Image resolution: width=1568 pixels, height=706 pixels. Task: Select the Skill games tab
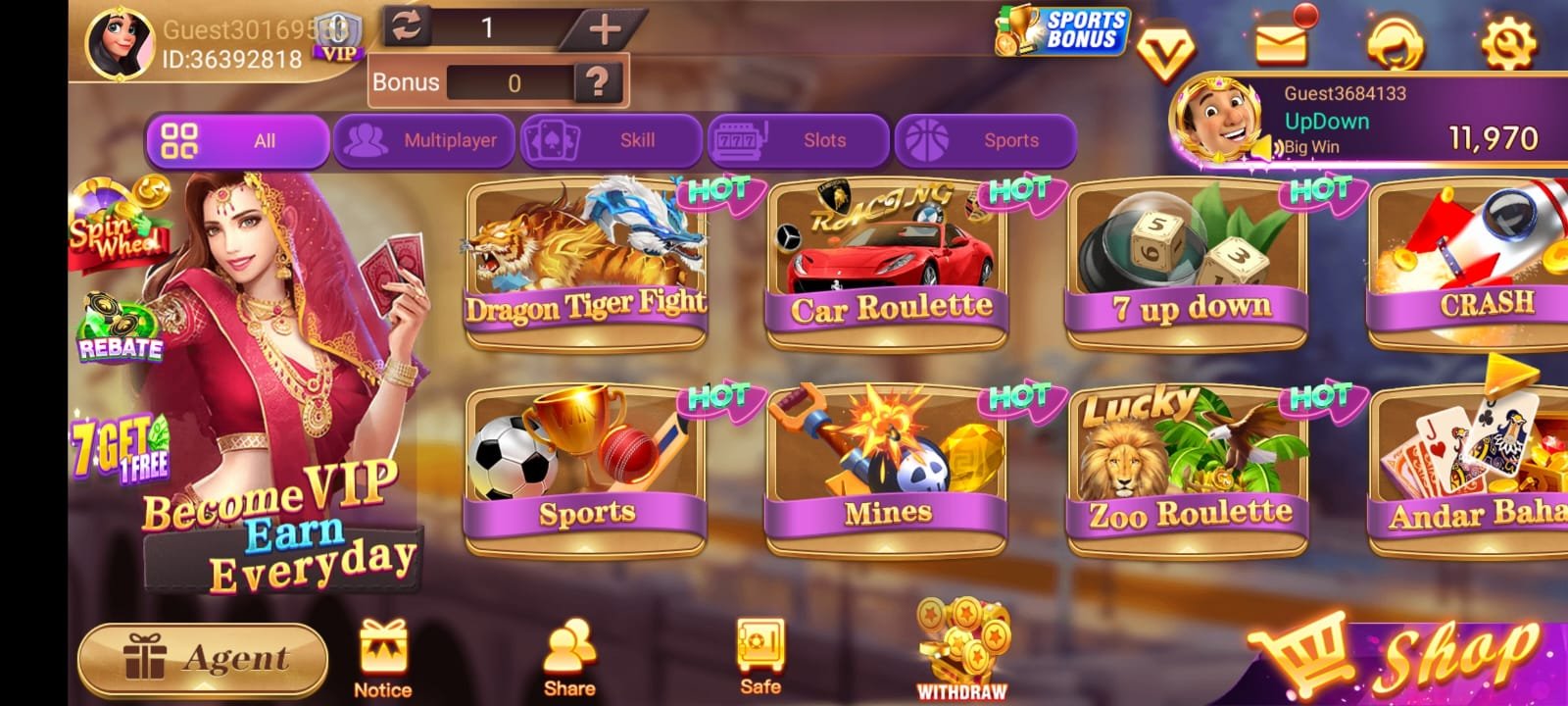click(x=610, y=141)
